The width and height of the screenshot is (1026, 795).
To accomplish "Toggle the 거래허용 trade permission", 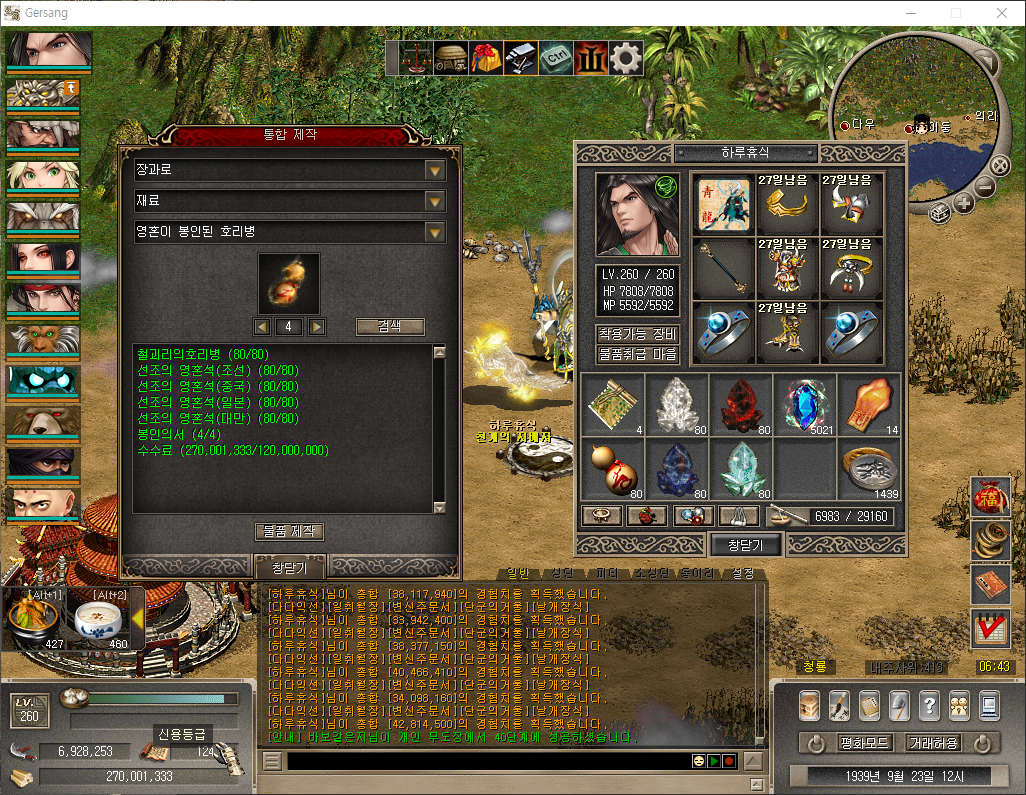I will pos(932,743).
